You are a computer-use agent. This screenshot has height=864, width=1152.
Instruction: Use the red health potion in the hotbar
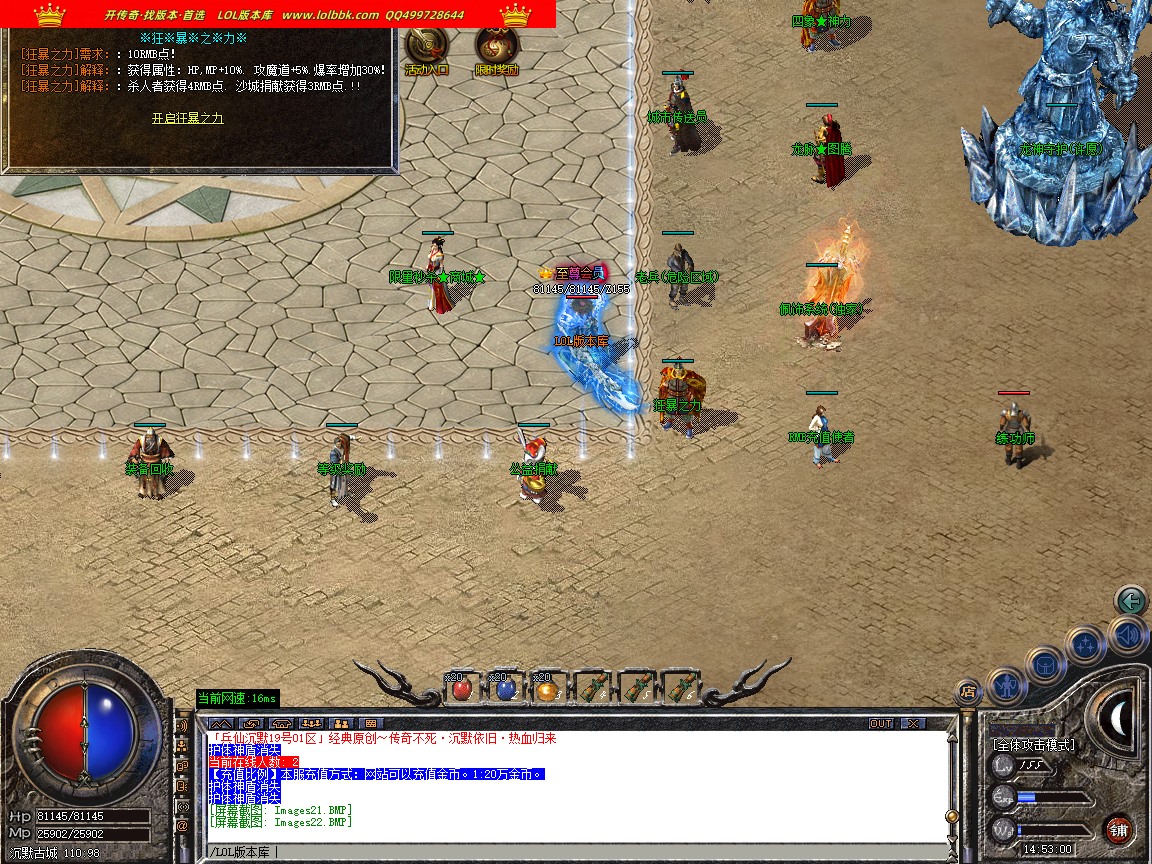(462, 688)
